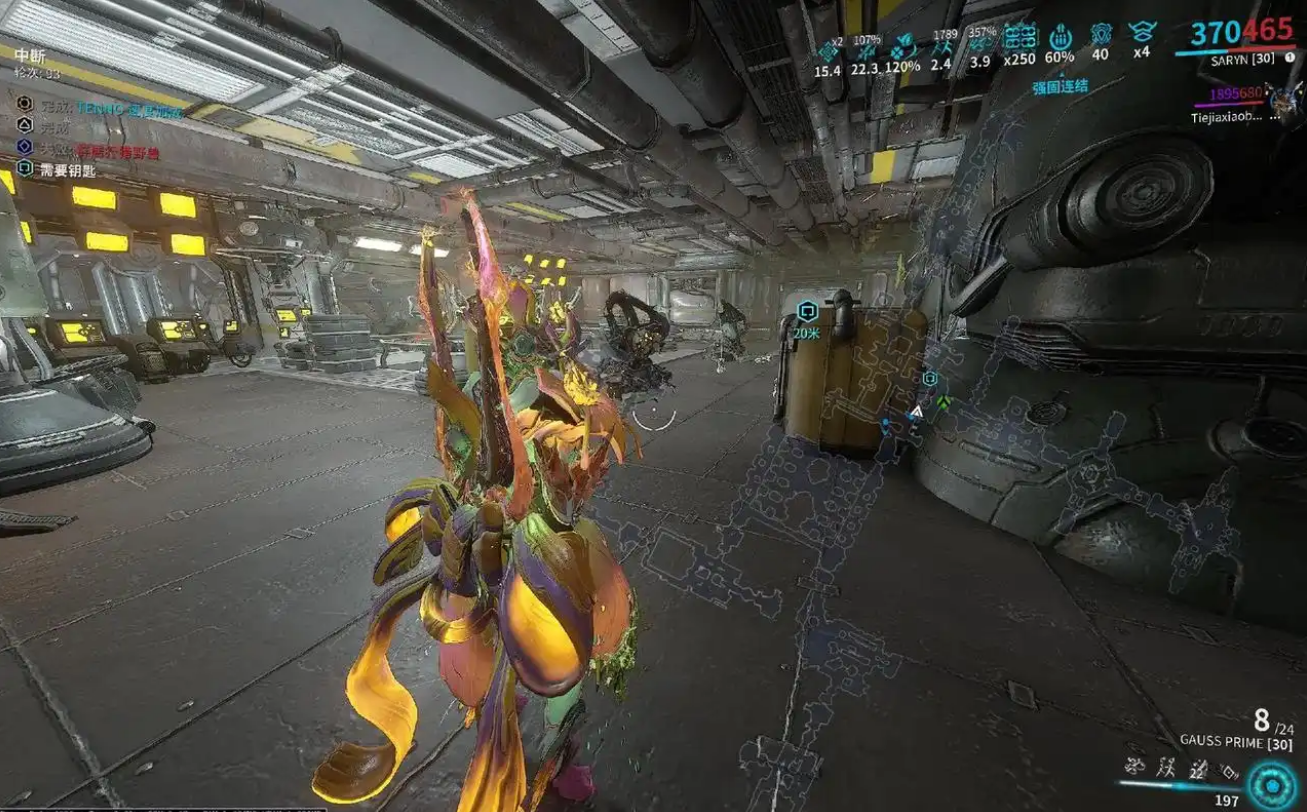
Task: Select the blue diamond objective icon
Action: (25, 147)
